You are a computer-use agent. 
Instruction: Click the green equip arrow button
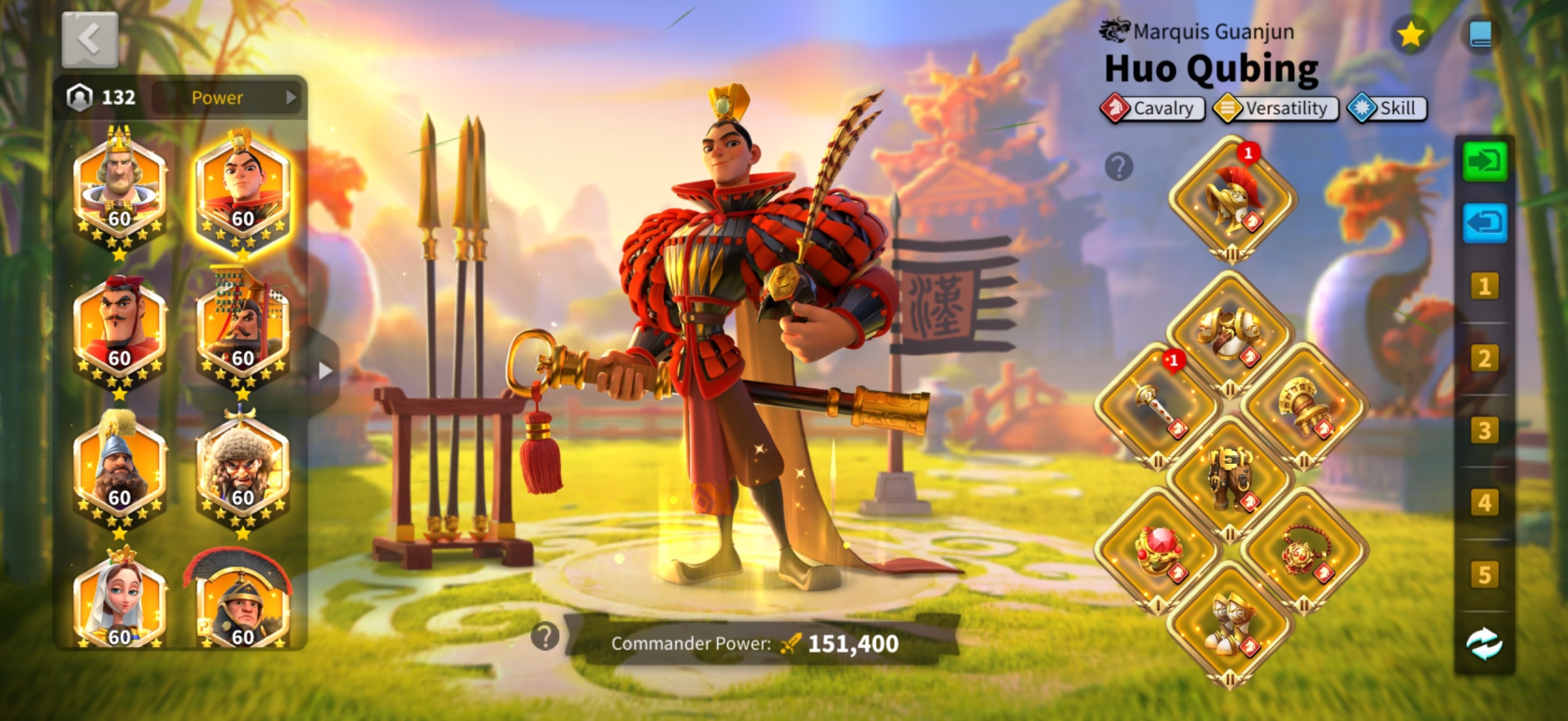[1485, 162]
